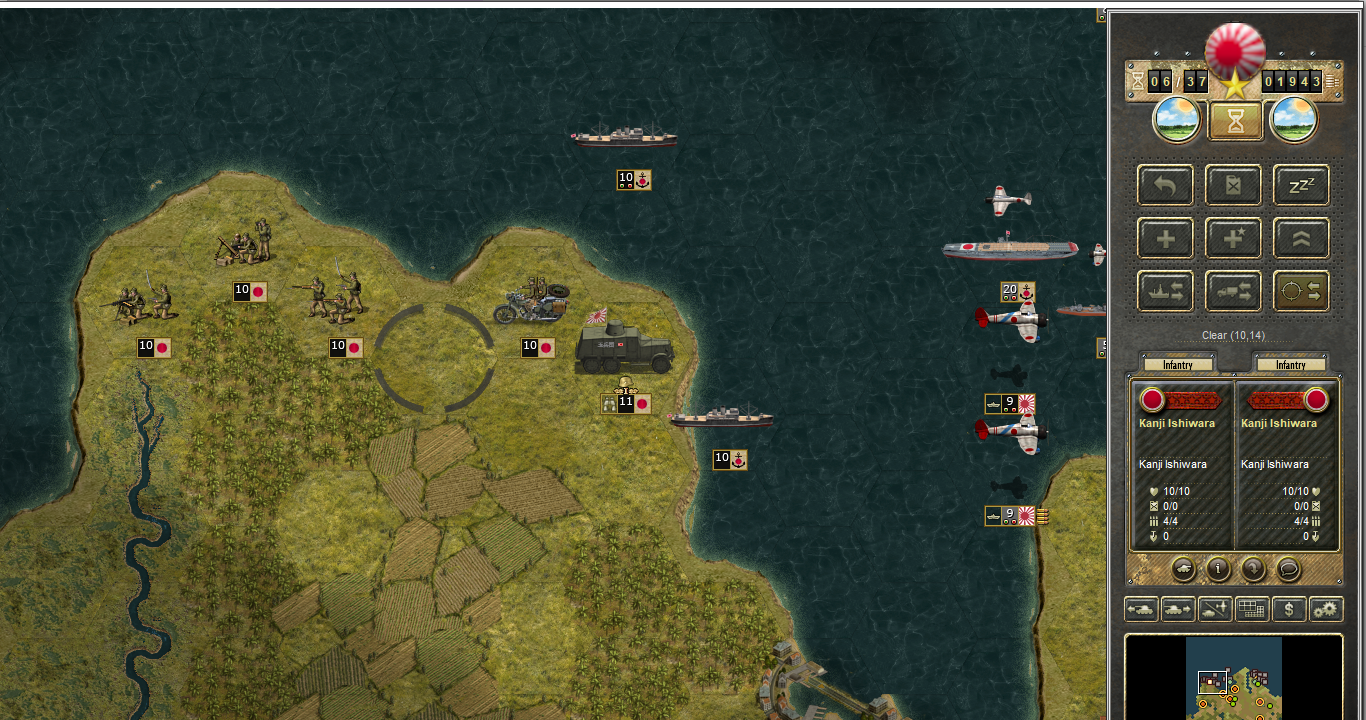The image size is (1366, 720).
Task: Toggle truck transport mount button
Action: click(x=1233, y=292)
